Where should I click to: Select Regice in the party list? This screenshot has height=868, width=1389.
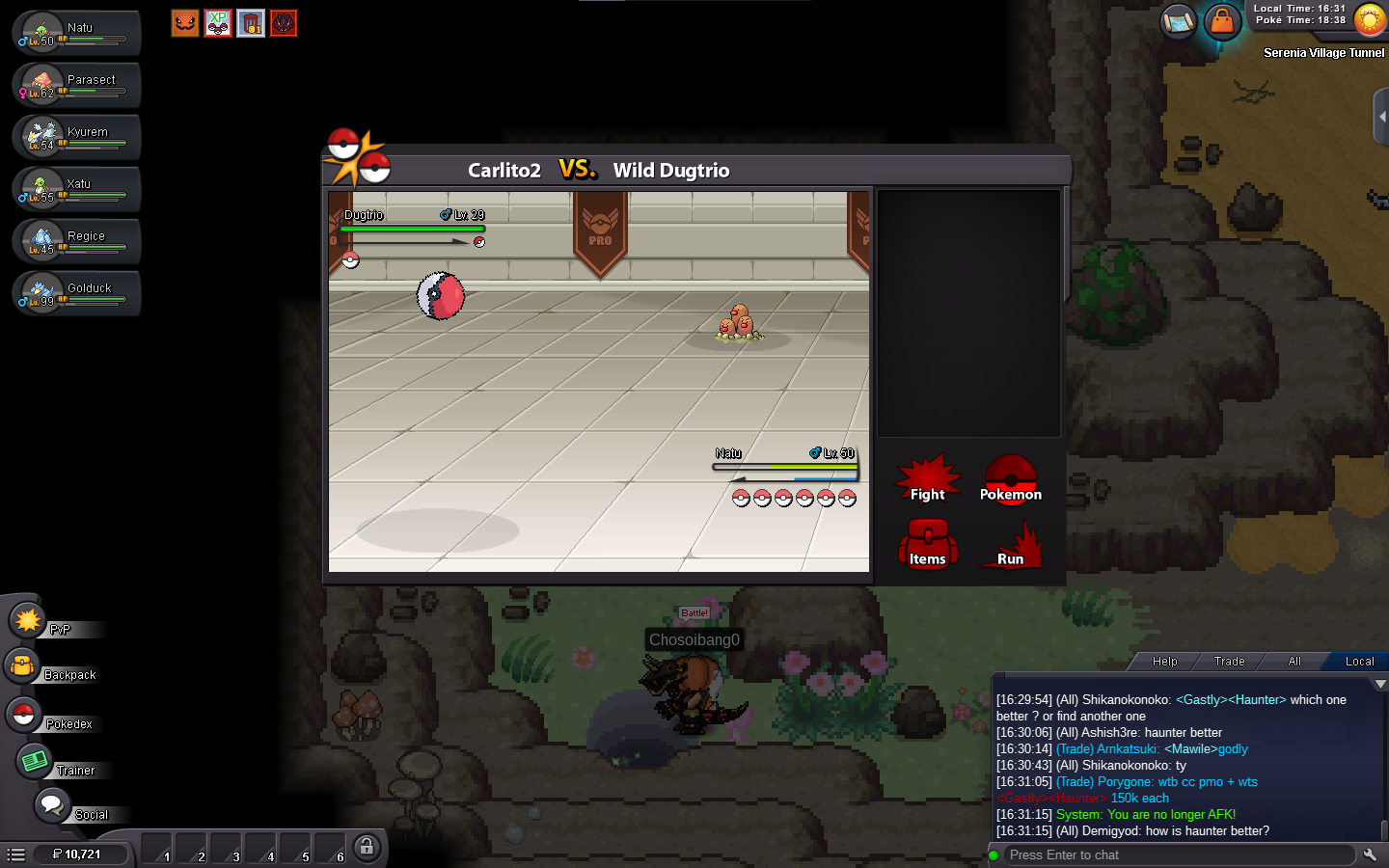point(77,241)
